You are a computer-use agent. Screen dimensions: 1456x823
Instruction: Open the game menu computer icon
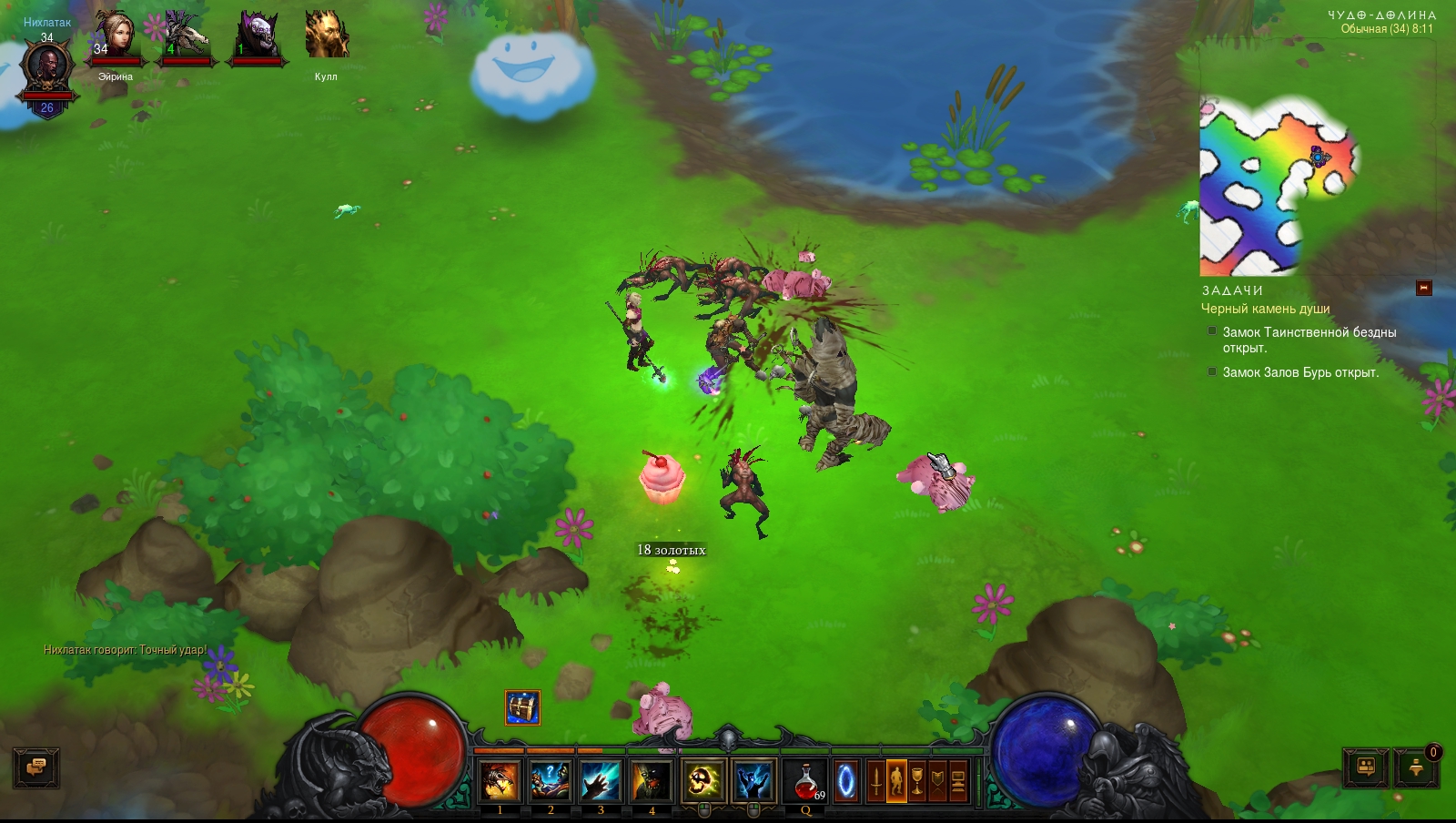(x=958, y=781)
